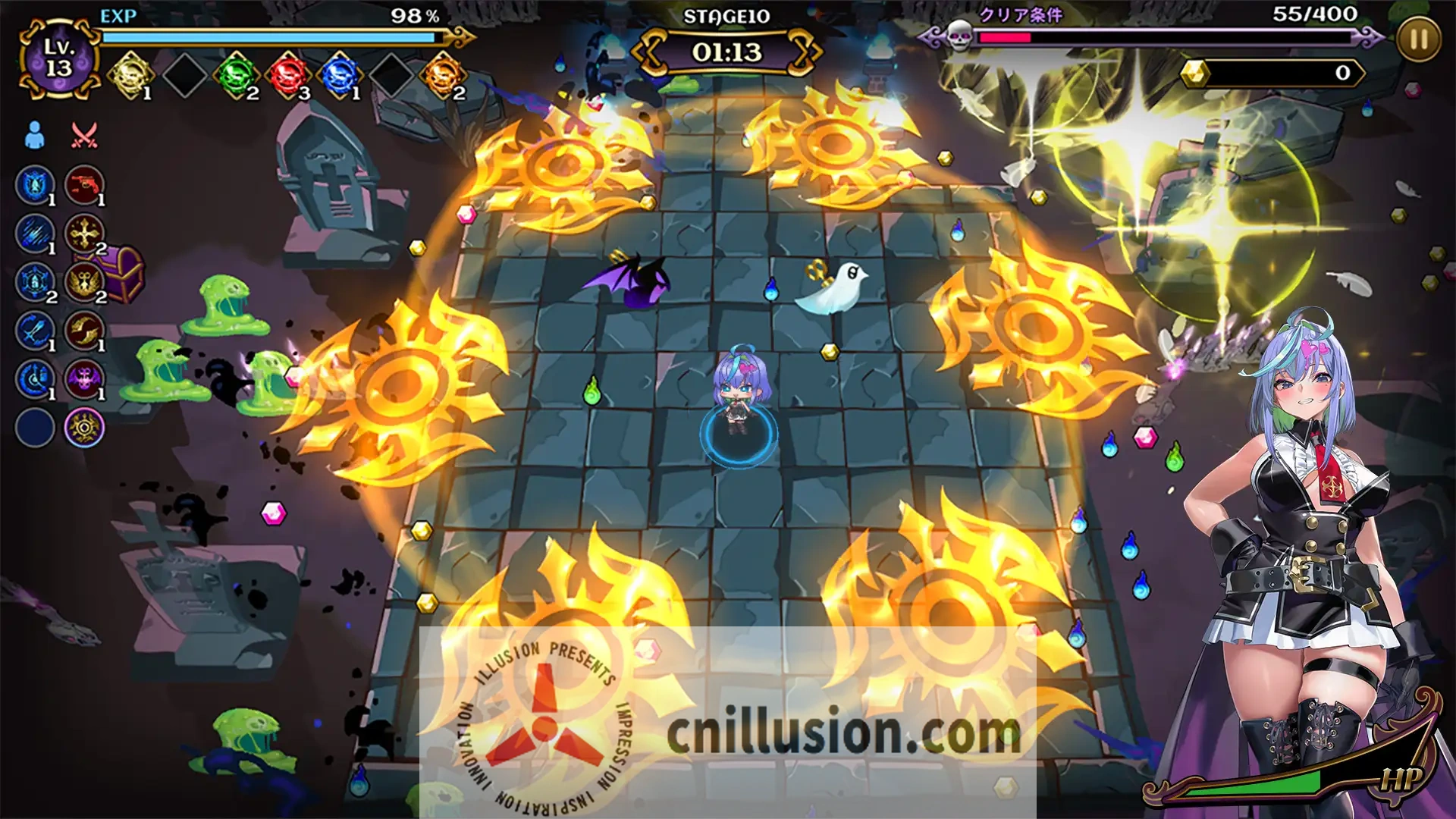Select the golden twin crescent slash skill
The height and width of the screenshot is (819, 1456).
[83, 331]
